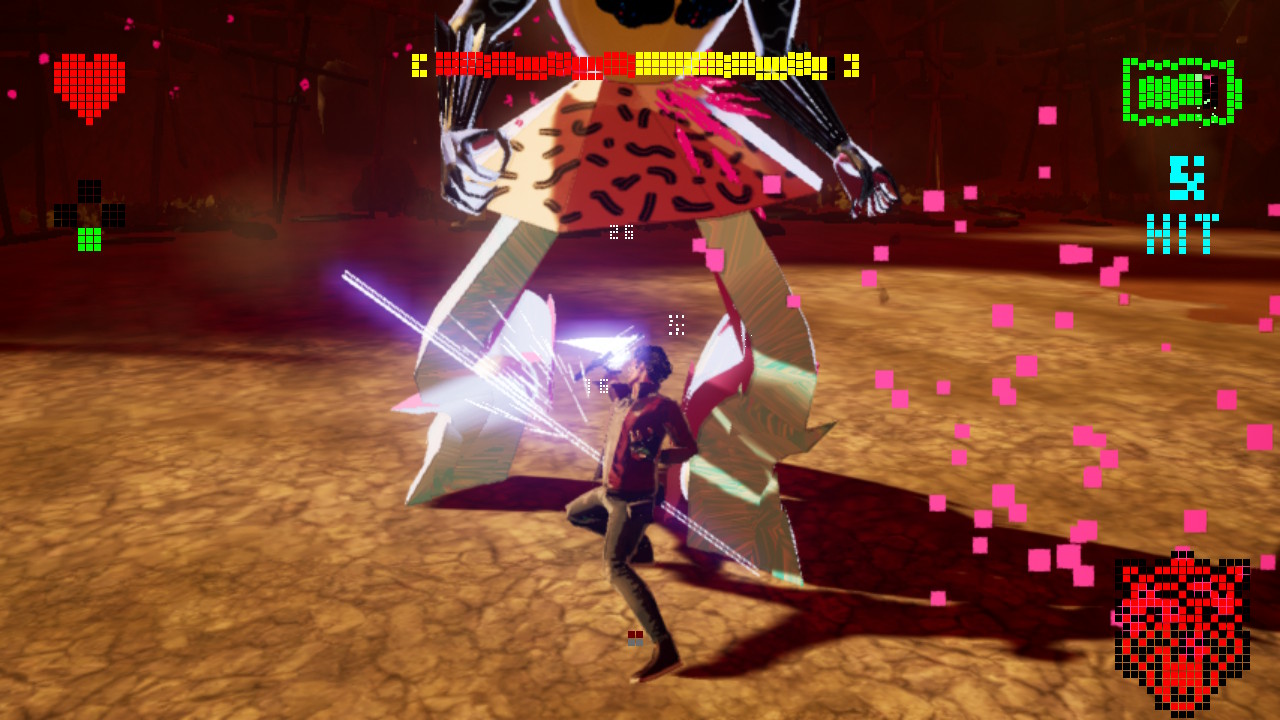Select the 5x combo multiplier
Image resolution: width=1280 pixels, height=720 pixels.
pos(1185,180)
